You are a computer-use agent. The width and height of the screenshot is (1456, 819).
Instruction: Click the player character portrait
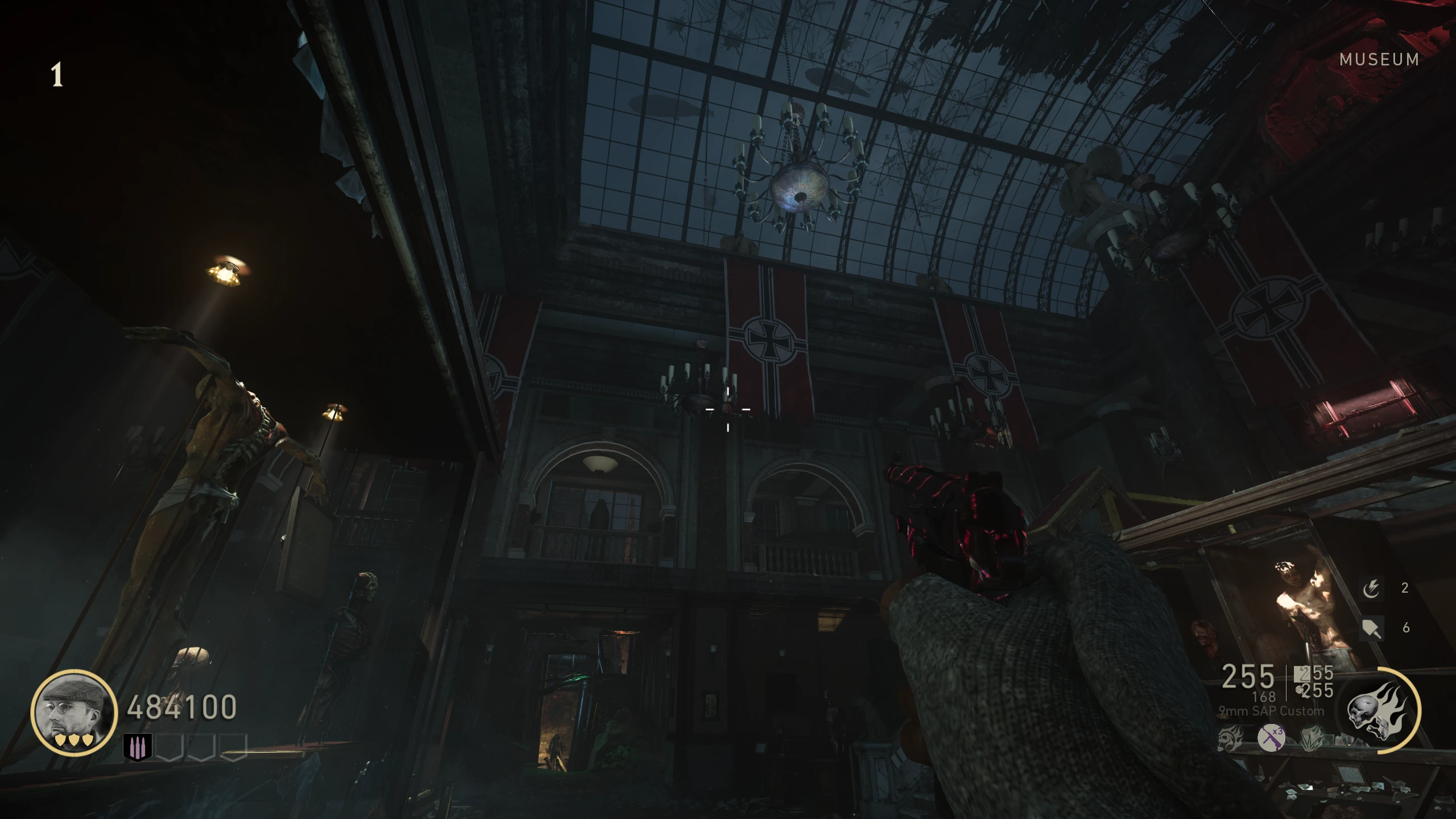[74, 712]
